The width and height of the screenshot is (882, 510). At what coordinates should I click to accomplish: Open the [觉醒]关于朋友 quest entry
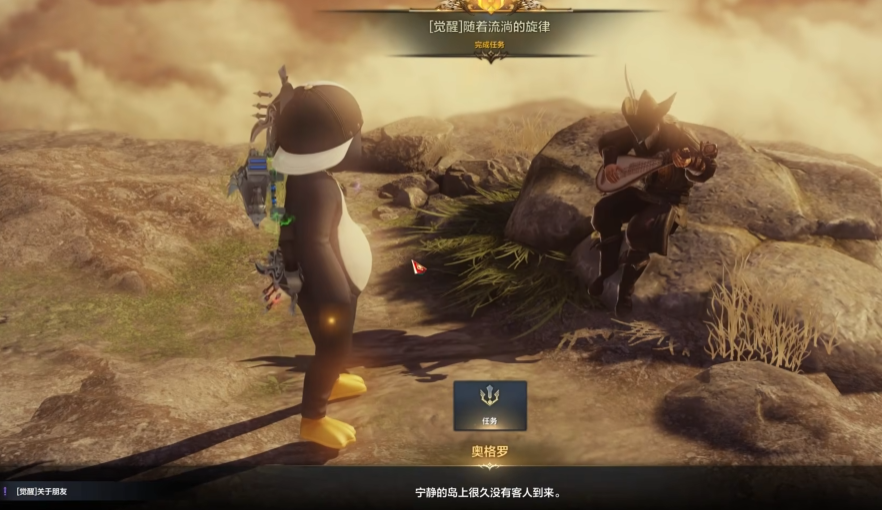[x=49, y=492]
